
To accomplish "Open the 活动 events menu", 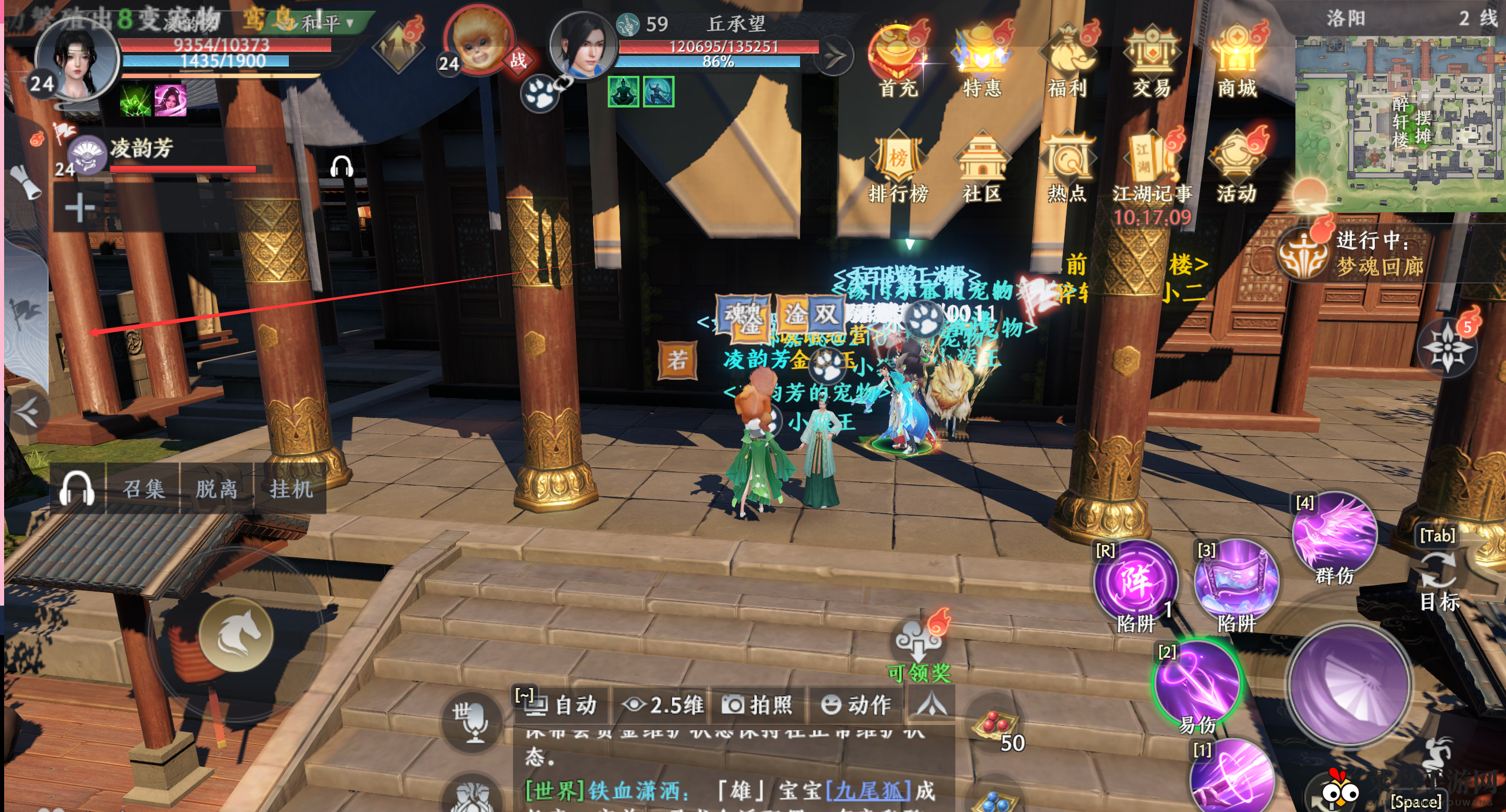I will pos(1236,168).
